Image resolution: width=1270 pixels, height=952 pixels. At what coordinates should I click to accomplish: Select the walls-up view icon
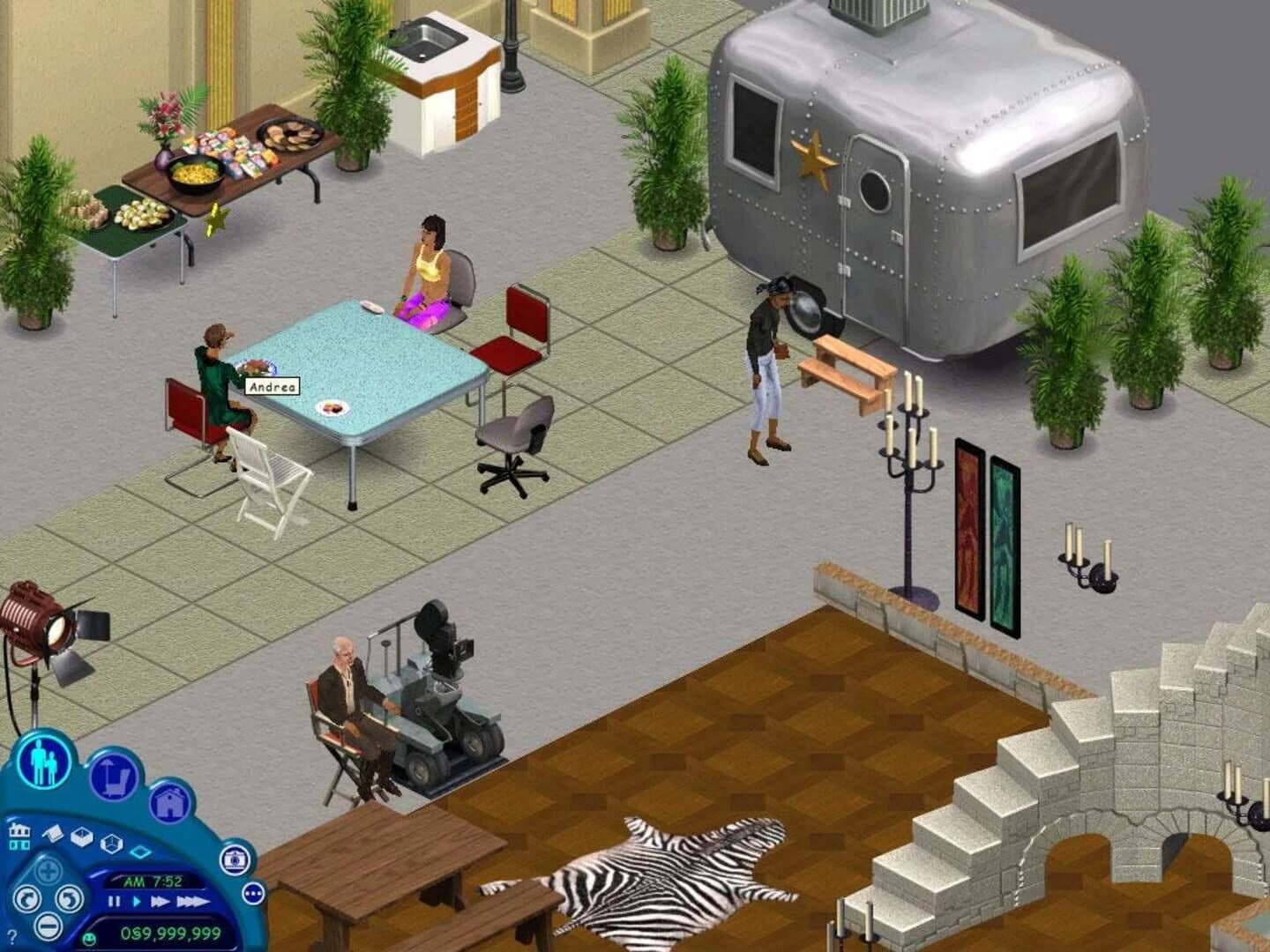tap(110, 843)
